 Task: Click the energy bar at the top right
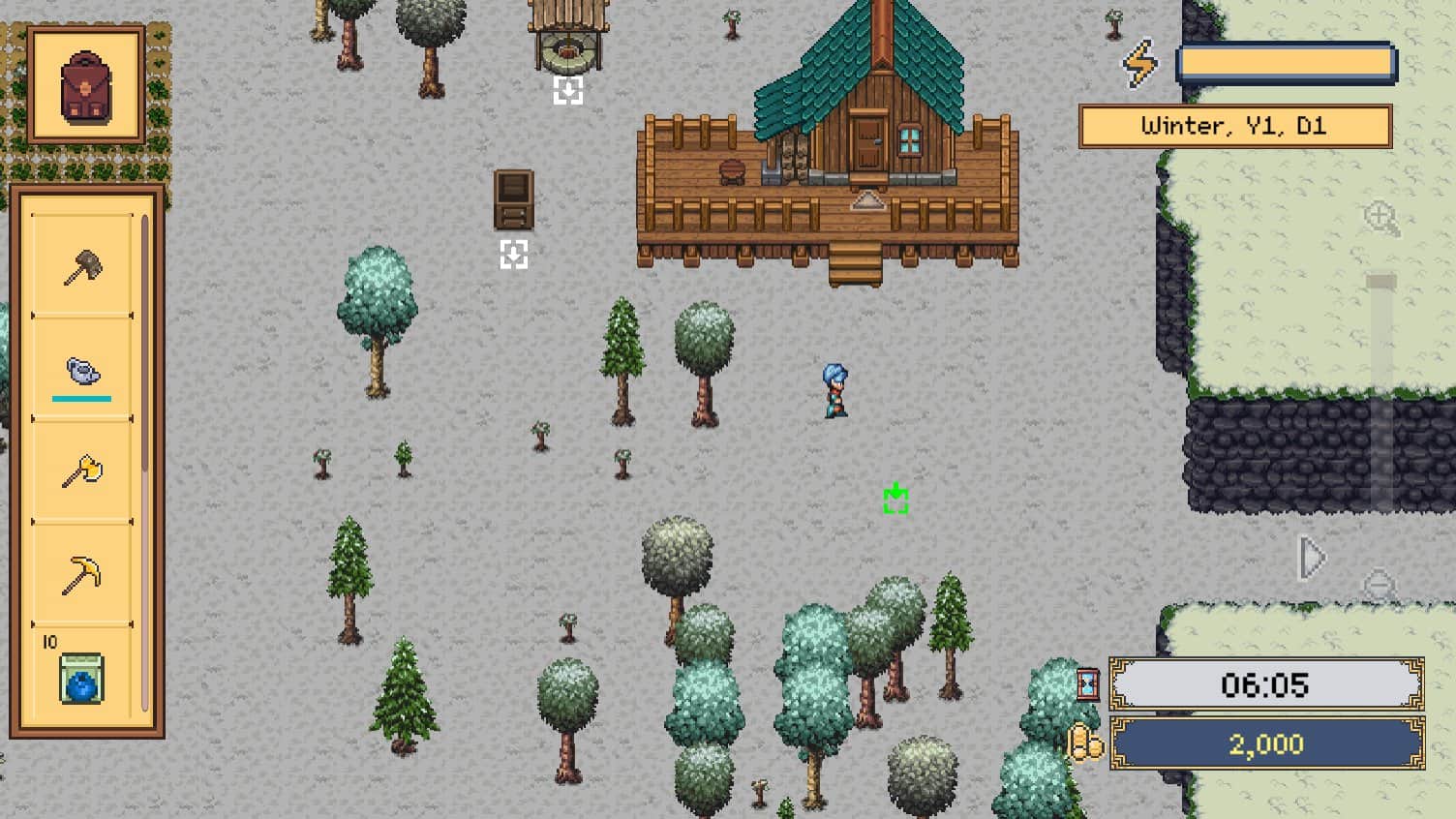(x=1286, y=62)
